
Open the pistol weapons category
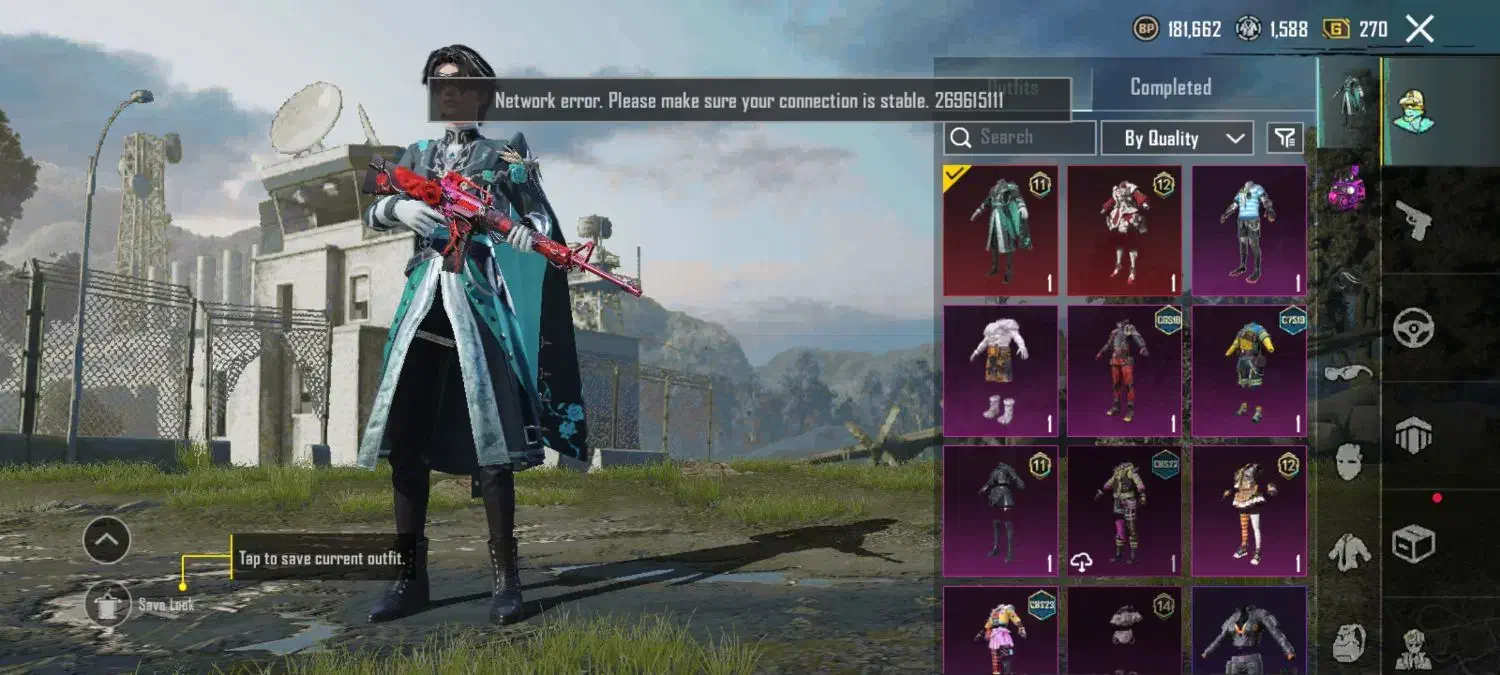pos(1414,219)
